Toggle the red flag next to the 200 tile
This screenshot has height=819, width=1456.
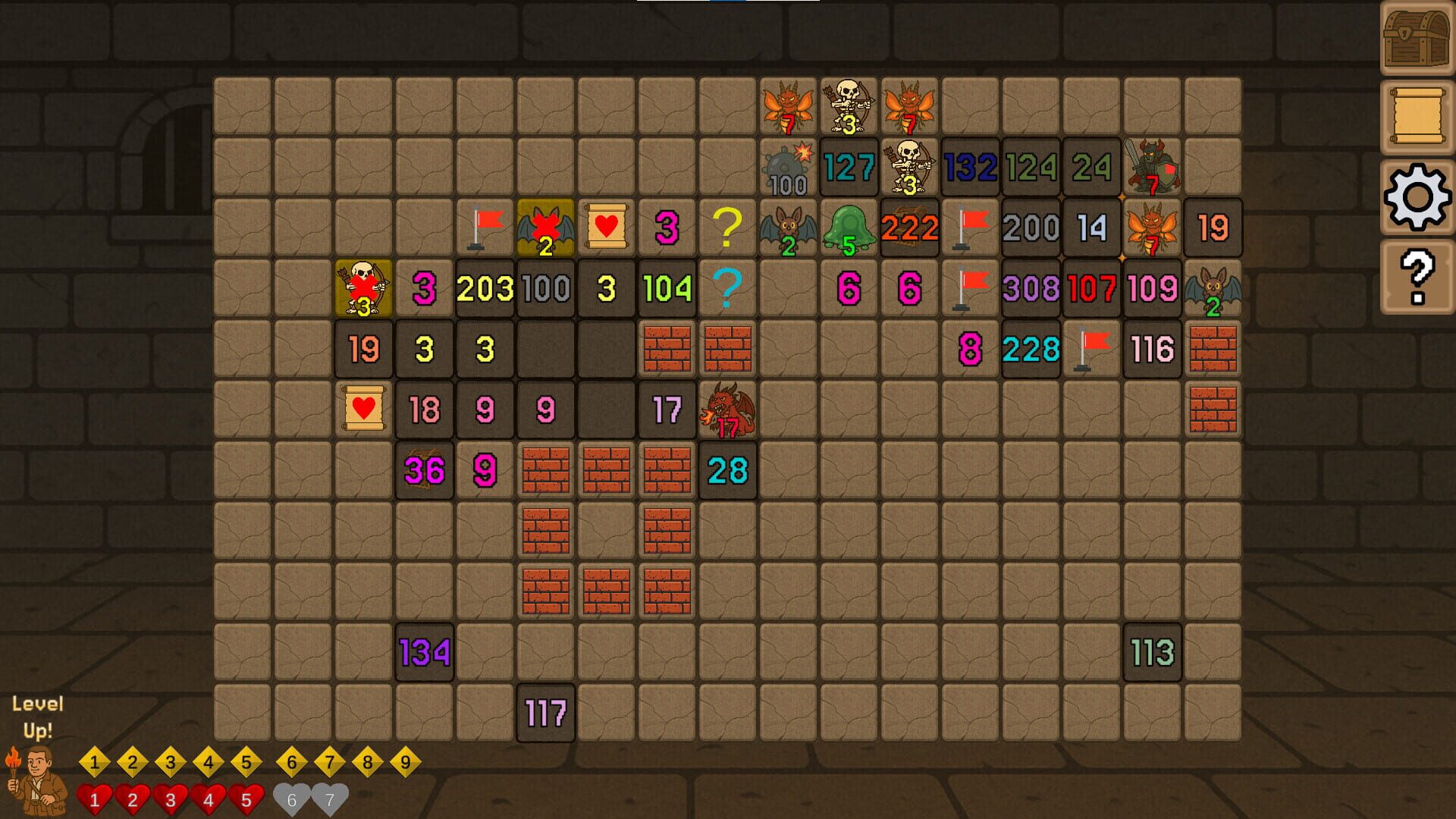[x=970, y=226]
